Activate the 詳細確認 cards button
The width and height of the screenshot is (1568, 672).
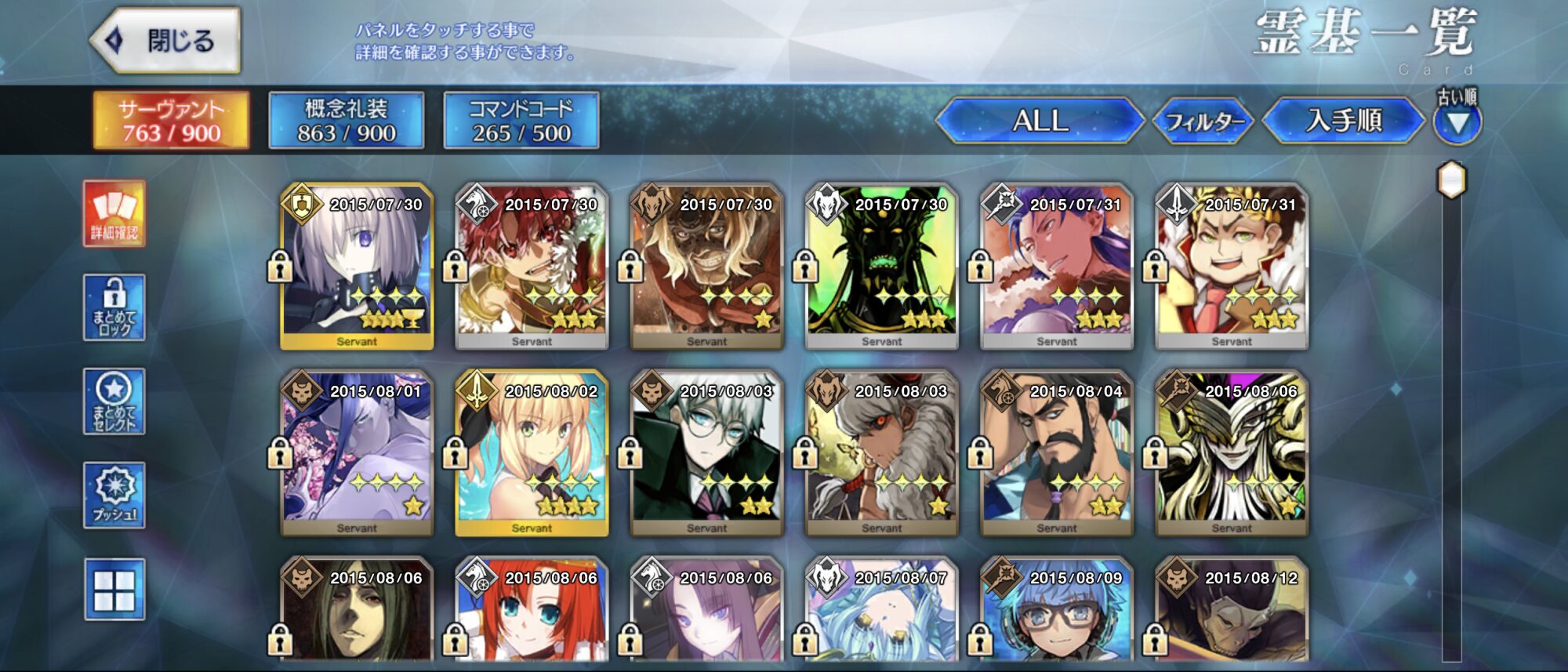114,213
